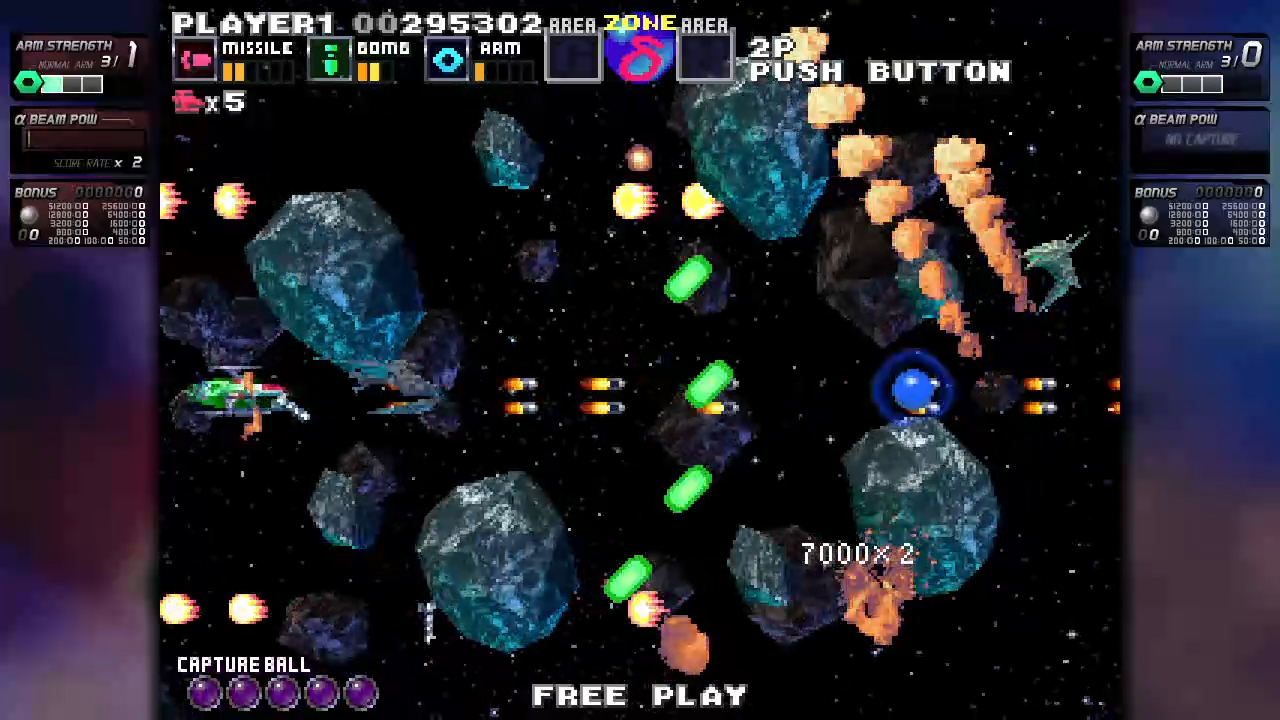Viewport: 1280px width, 720px height.
Task: Select the green BOMB weapon icon
Action: pyautogui.click(x=332, y=60)
